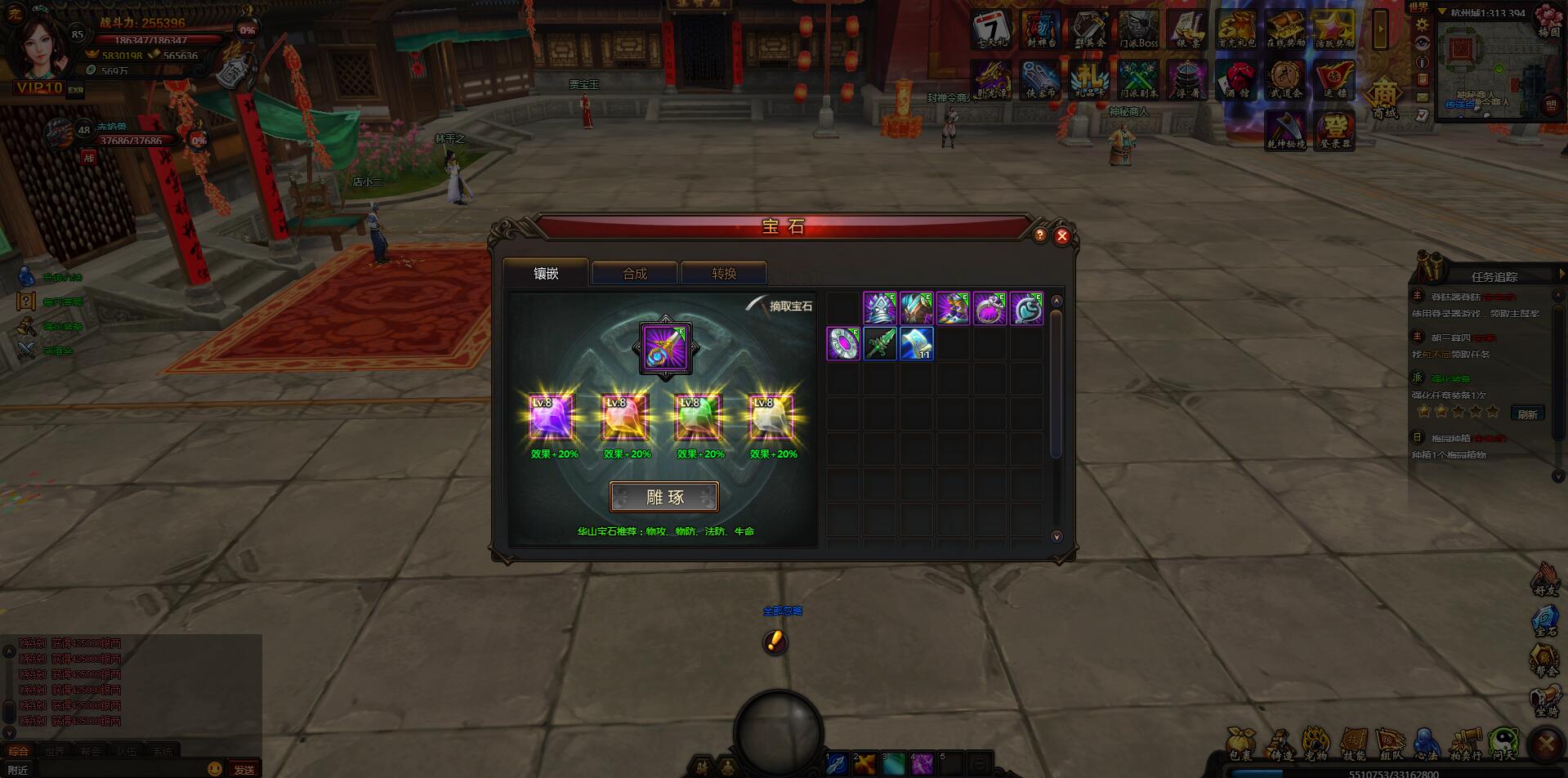The image size is (1568, 778).
Task: Open the 好友 friends list
Action: tap(1545, 579)
